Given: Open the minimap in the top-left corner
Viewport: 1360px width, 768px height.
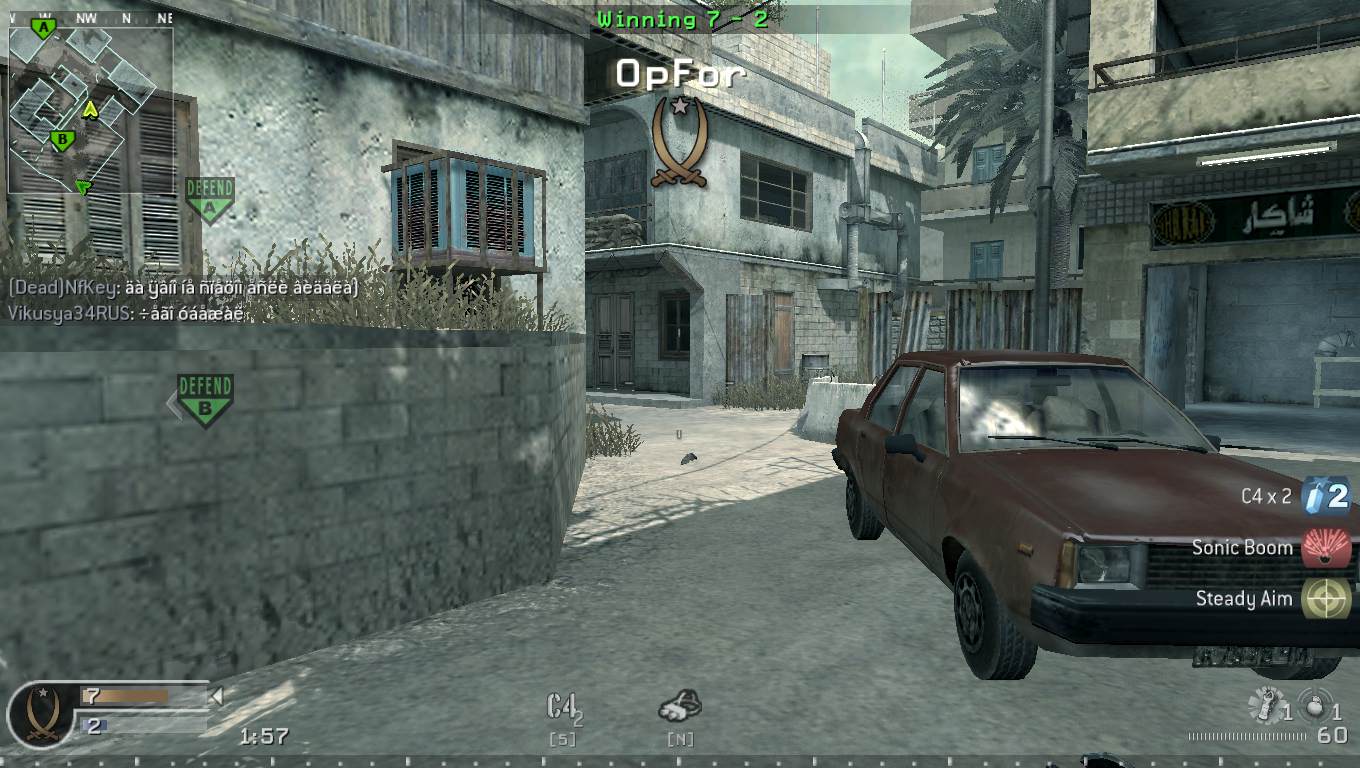Looking at the screenshot, I should coord(90,110).
